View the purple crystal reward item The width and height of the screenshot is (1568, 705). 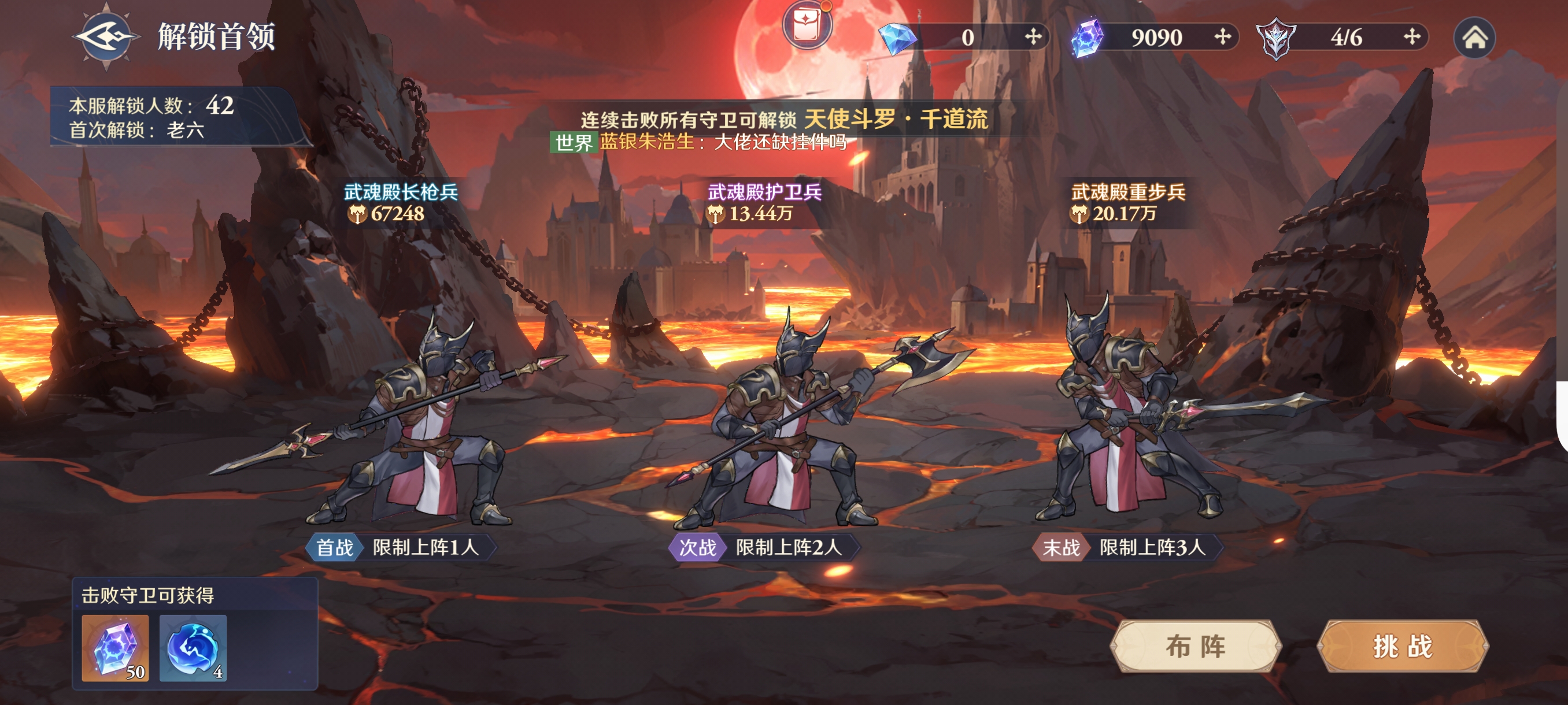115,648
